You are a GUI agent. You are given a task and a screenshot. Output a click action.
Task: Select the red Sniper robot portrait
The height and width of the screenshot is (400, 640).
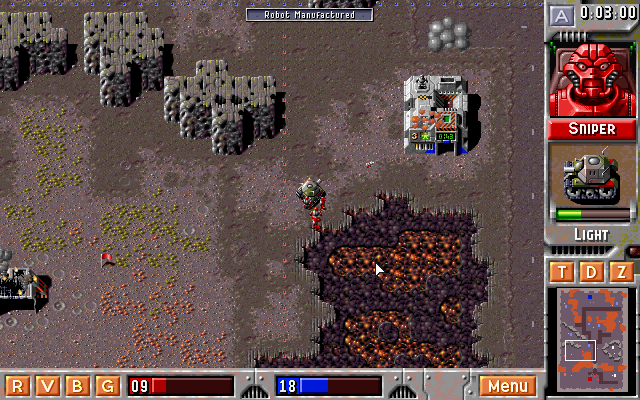tap(591, 80)
